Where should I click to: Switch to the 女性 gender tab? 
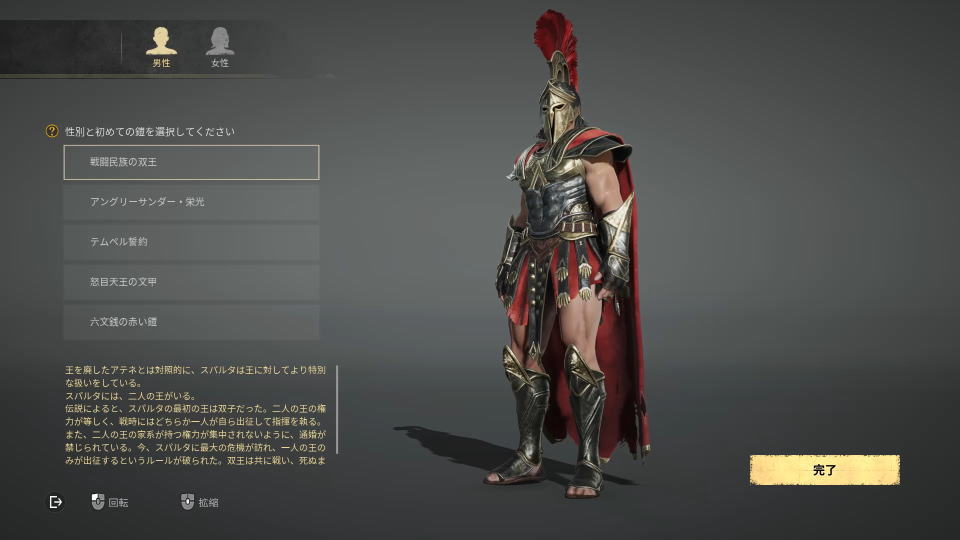pyautogui.click(x=220, y=46)
